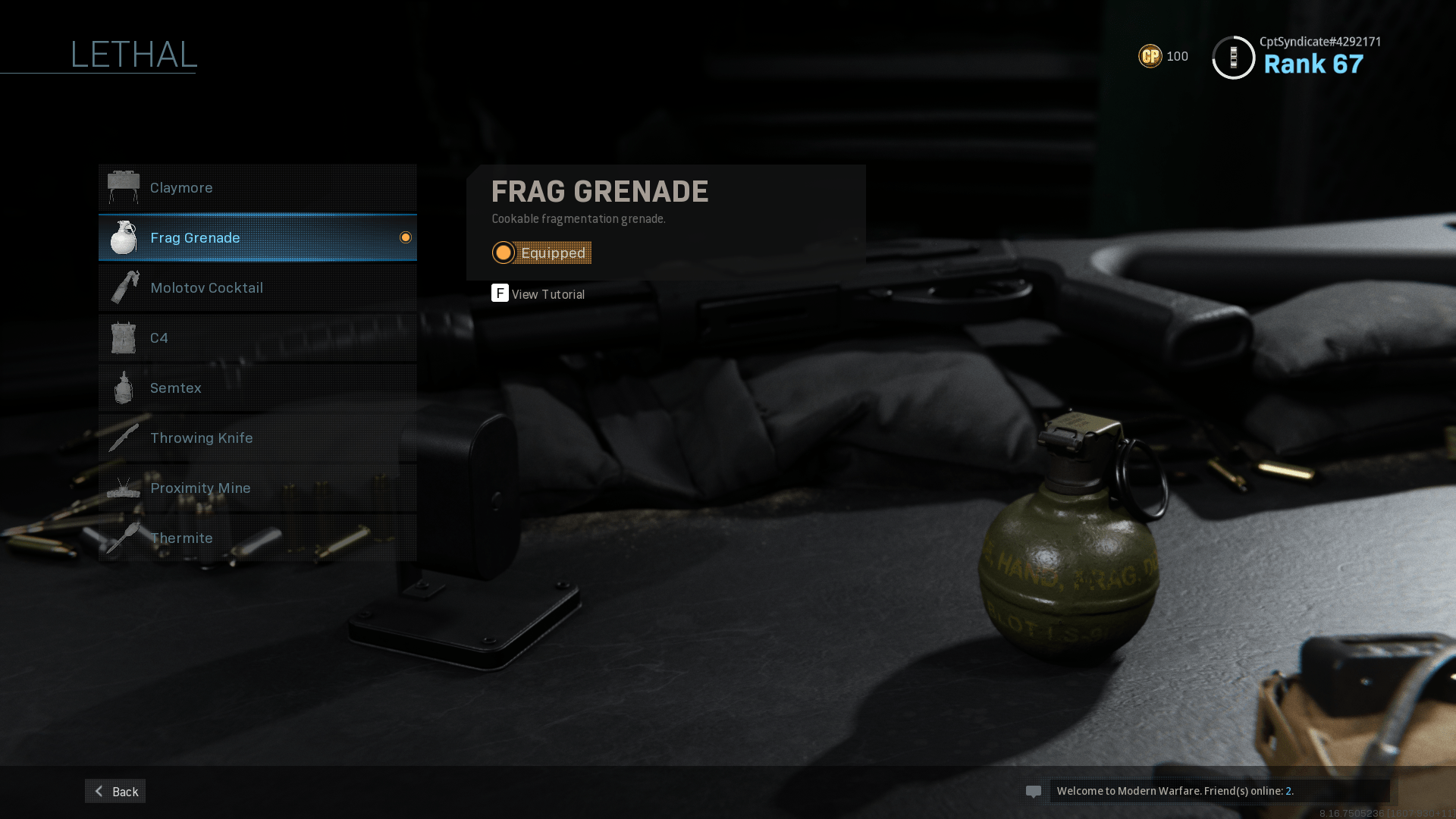Select the Proximity Mine
Image resolution: width=1456 pixels, height=819 pixels.
tap(257, 488)
